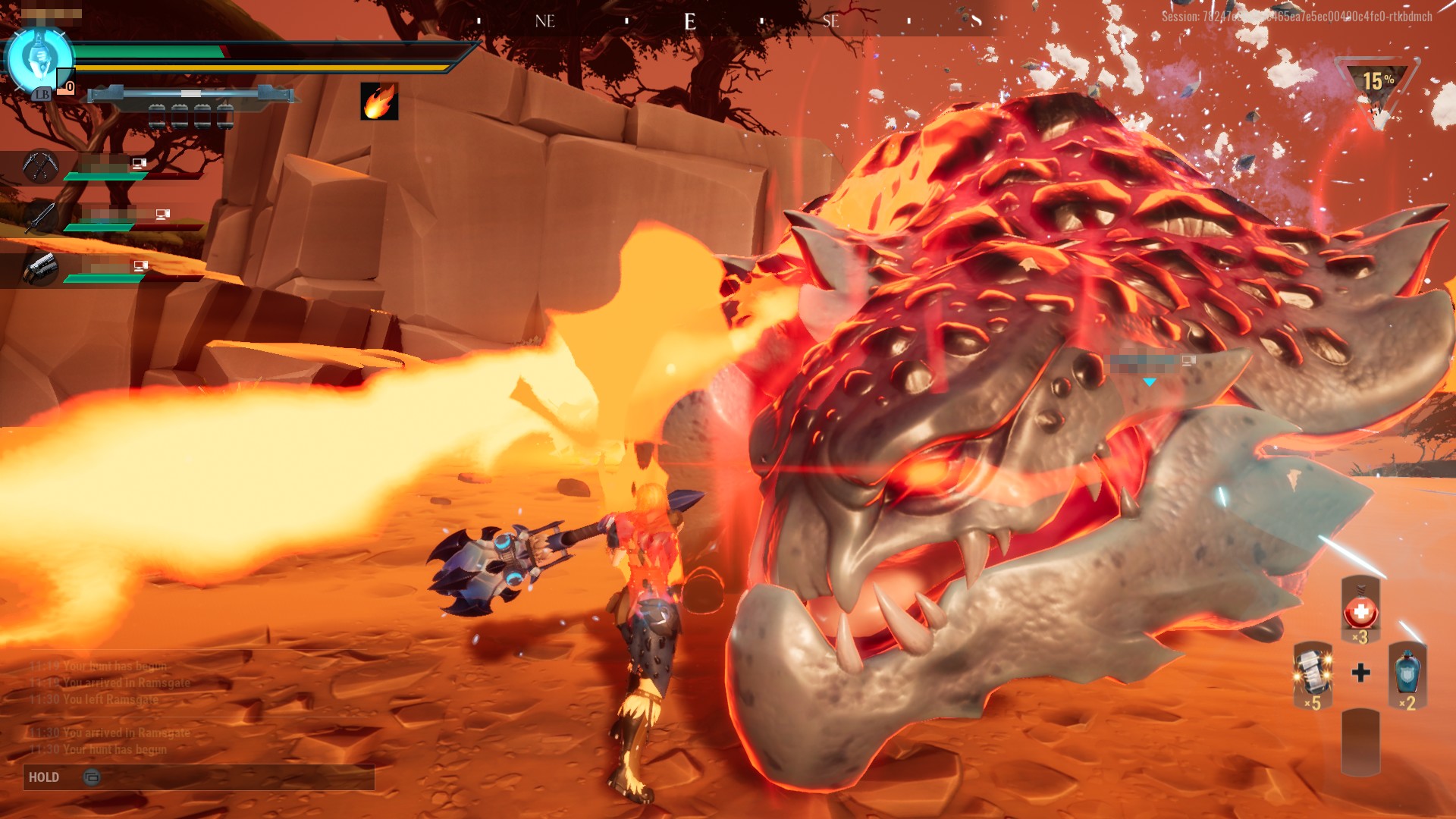Use the red health potion

(1360, 610)
